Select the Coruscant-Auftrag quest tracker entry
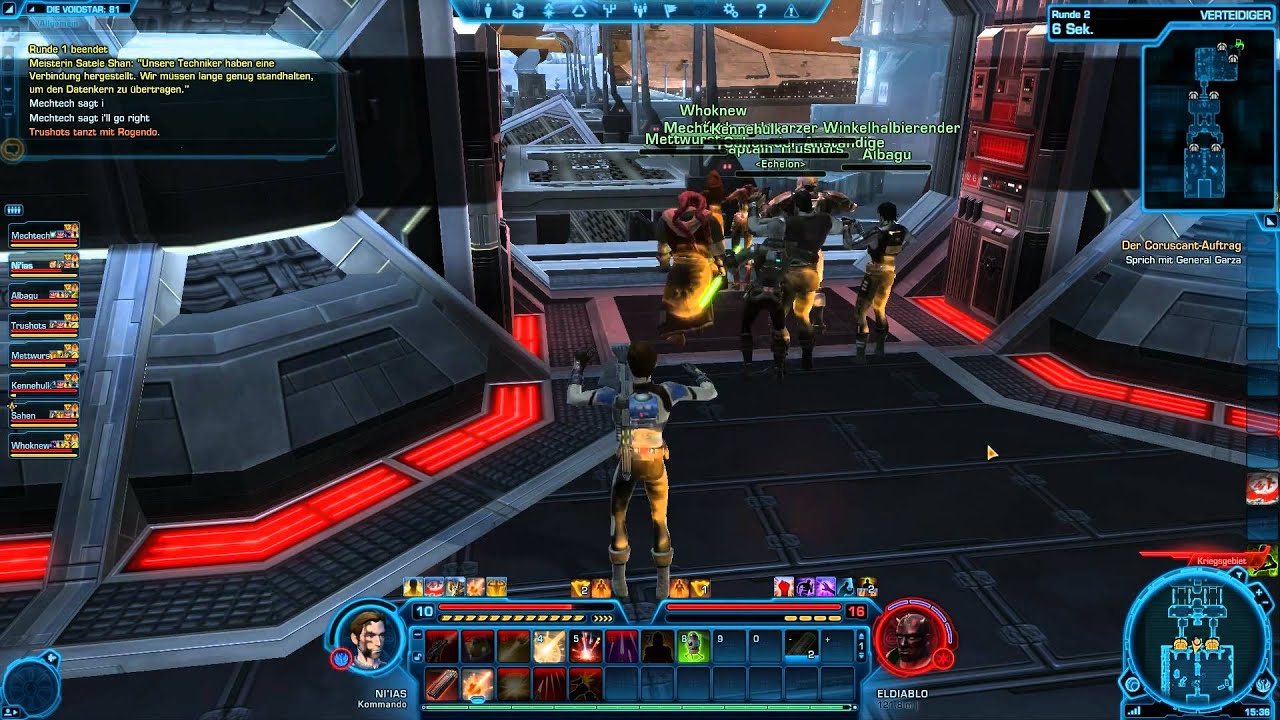 tap(1180, 246)
